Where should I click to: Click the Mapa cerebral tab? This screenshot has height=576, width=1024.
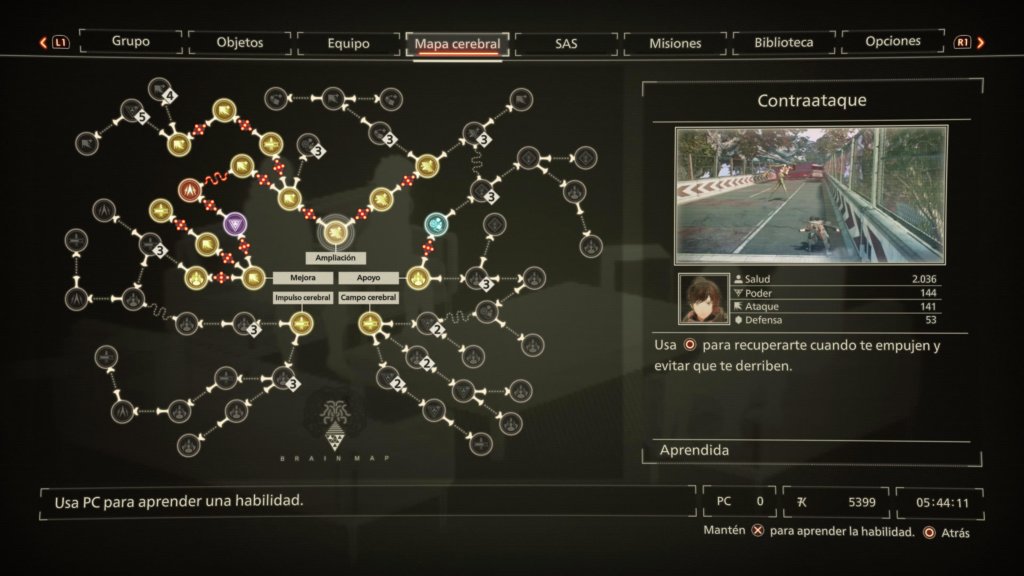457,44
